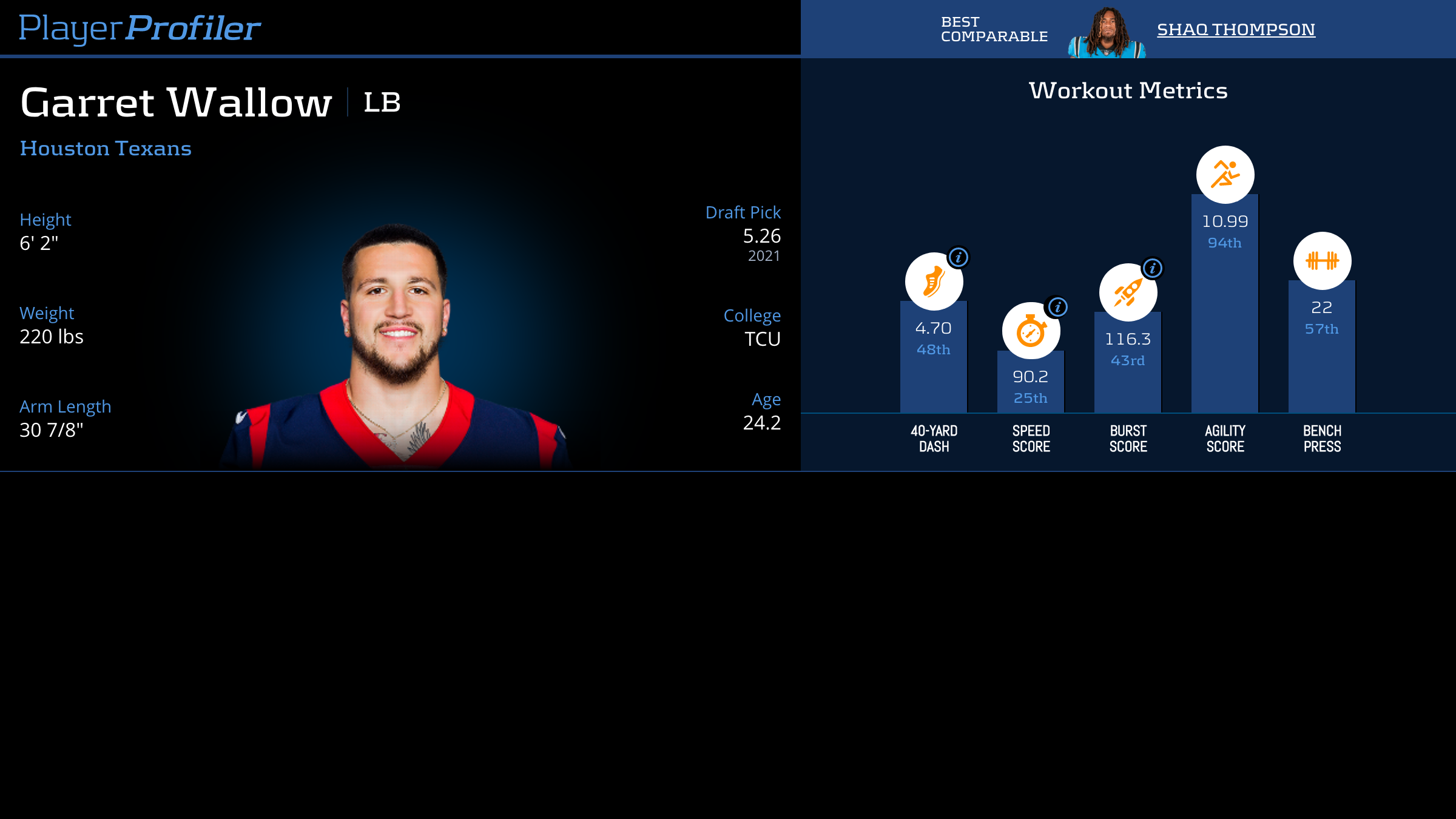
Task: Select the Houston Texans team link
Action: (x=106, y=149)
